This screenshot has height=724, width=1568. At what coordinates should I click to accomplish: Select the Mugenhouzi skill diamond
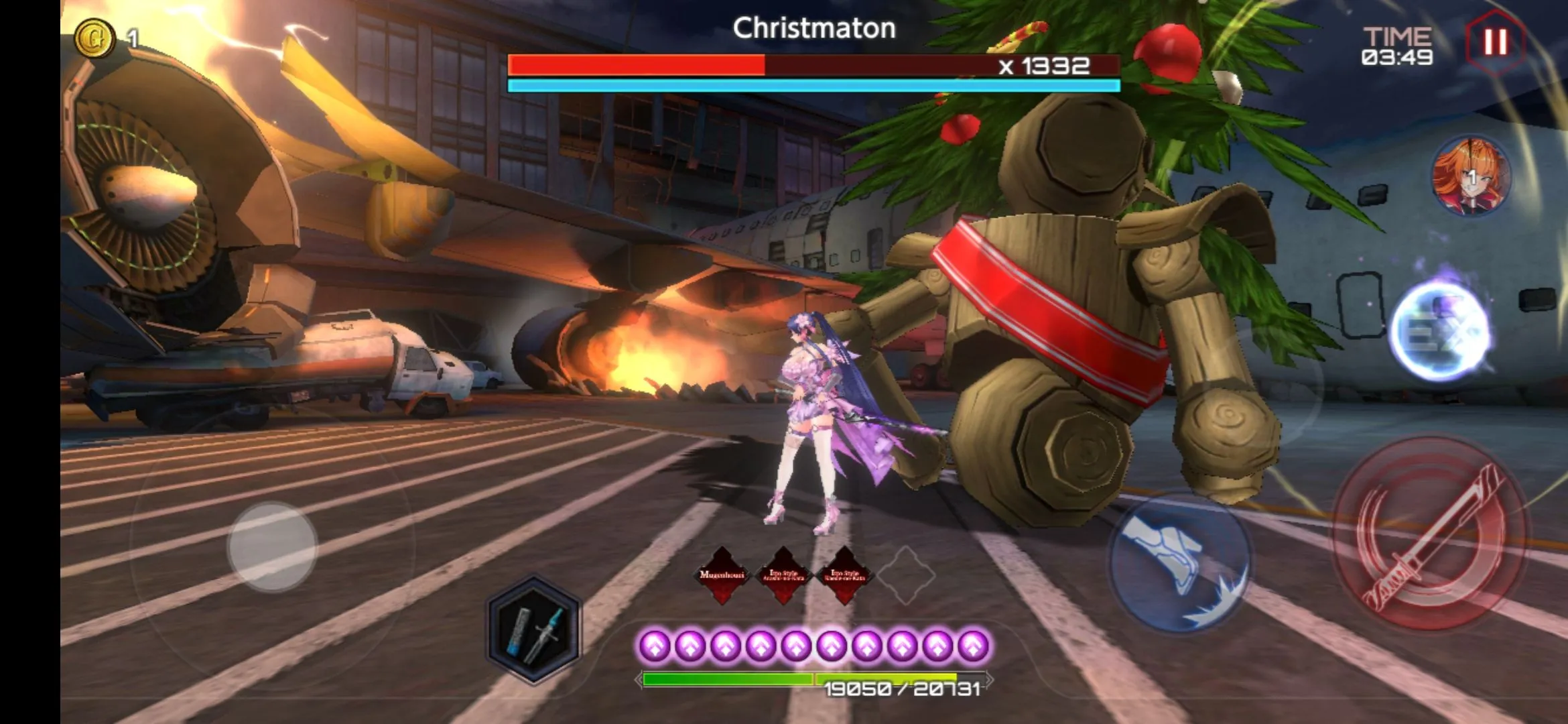[x=722, y=575]
